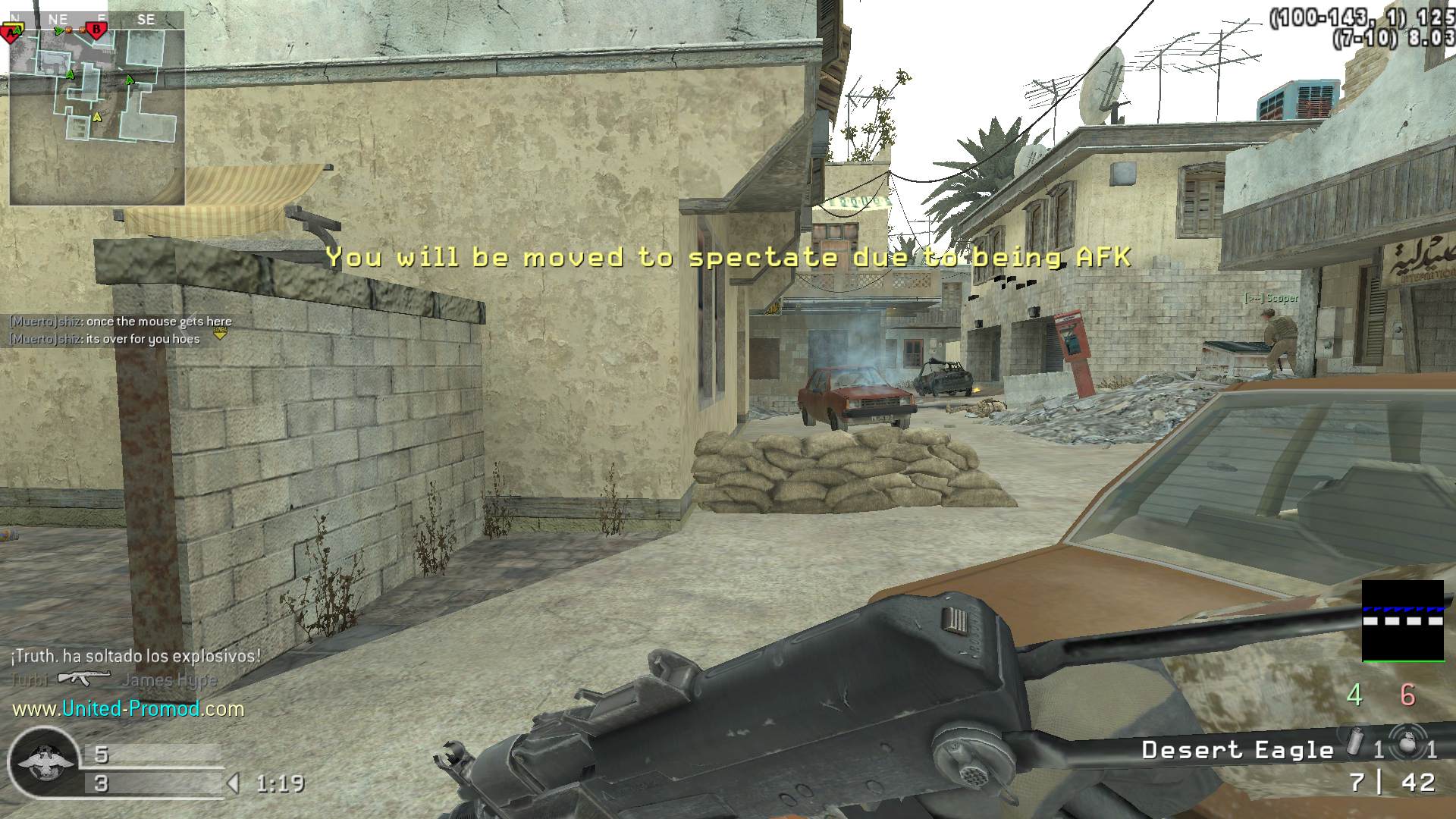Select the red B bomb site marker
This screenshot has height=819, width=1456.
click(x=96, y=30)
